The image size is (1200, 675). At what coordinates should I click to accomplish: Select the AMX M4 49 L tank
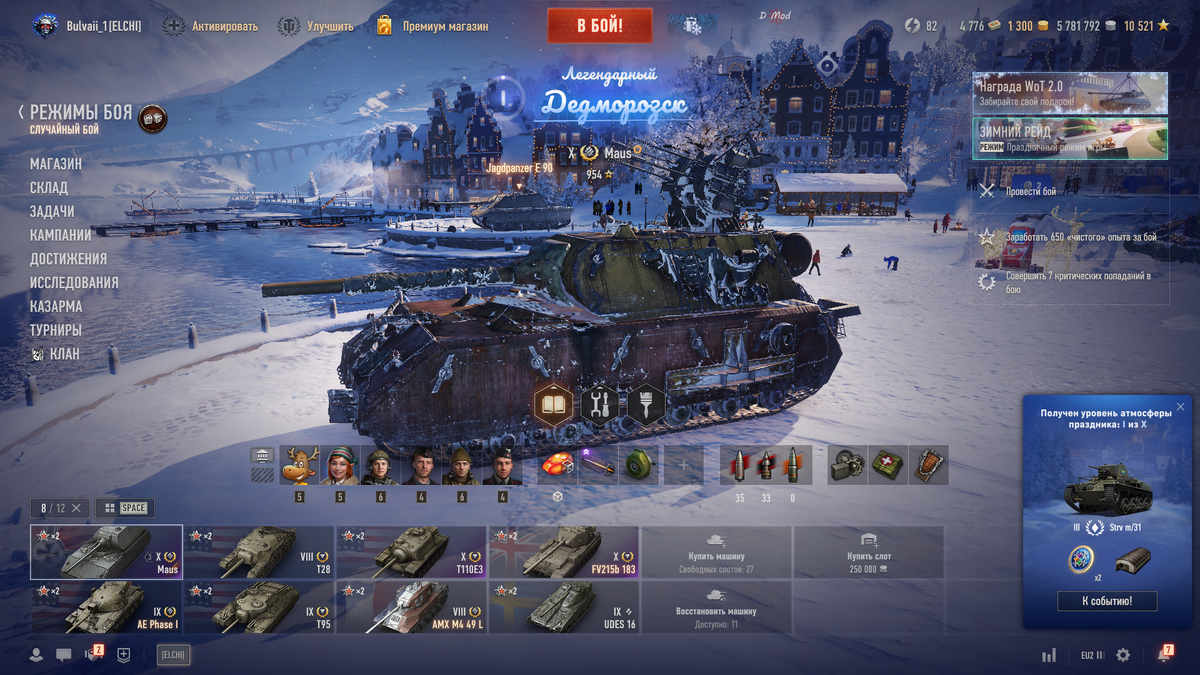pos(411,607)
